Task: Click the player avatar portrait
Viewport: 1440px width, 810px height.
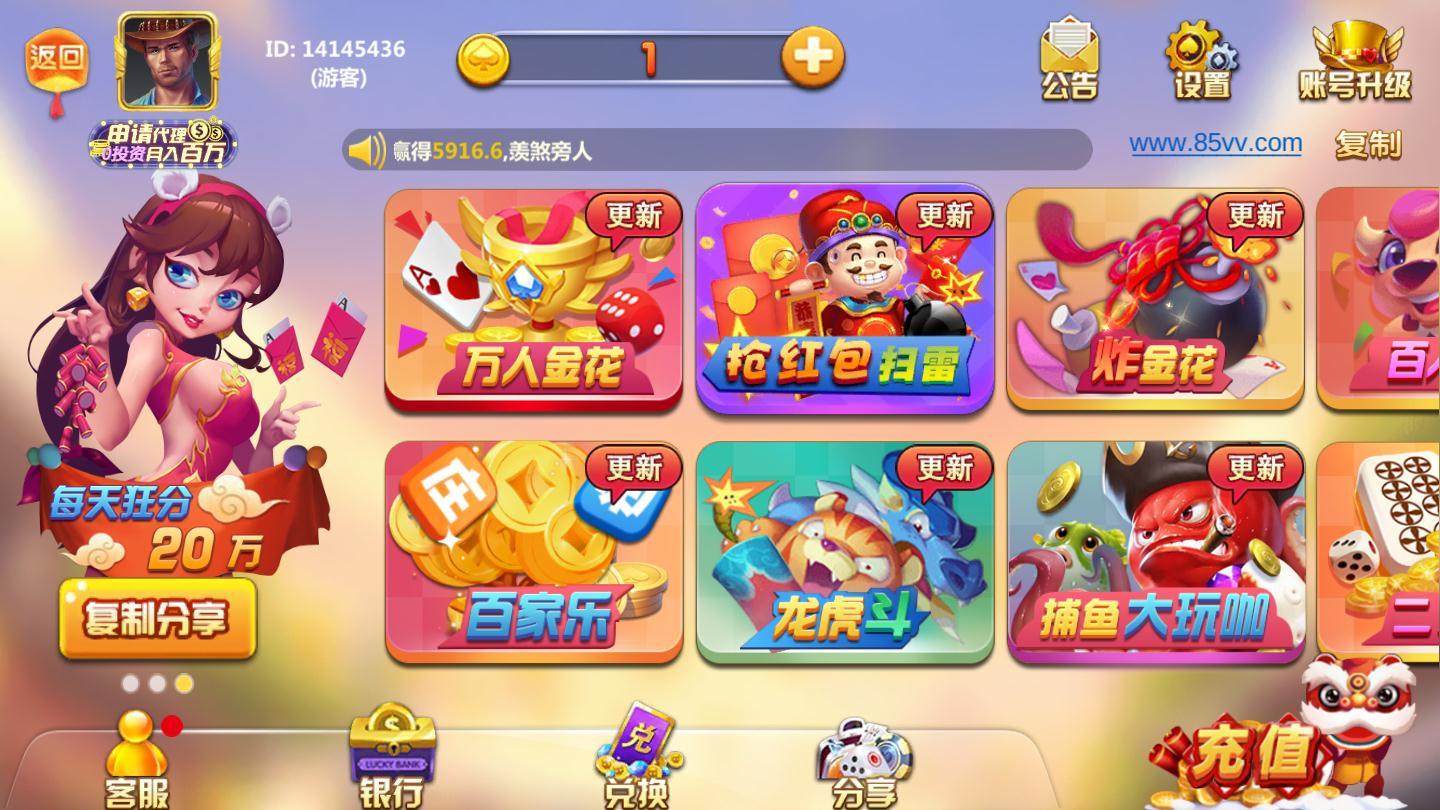Action: click(166, 57)
